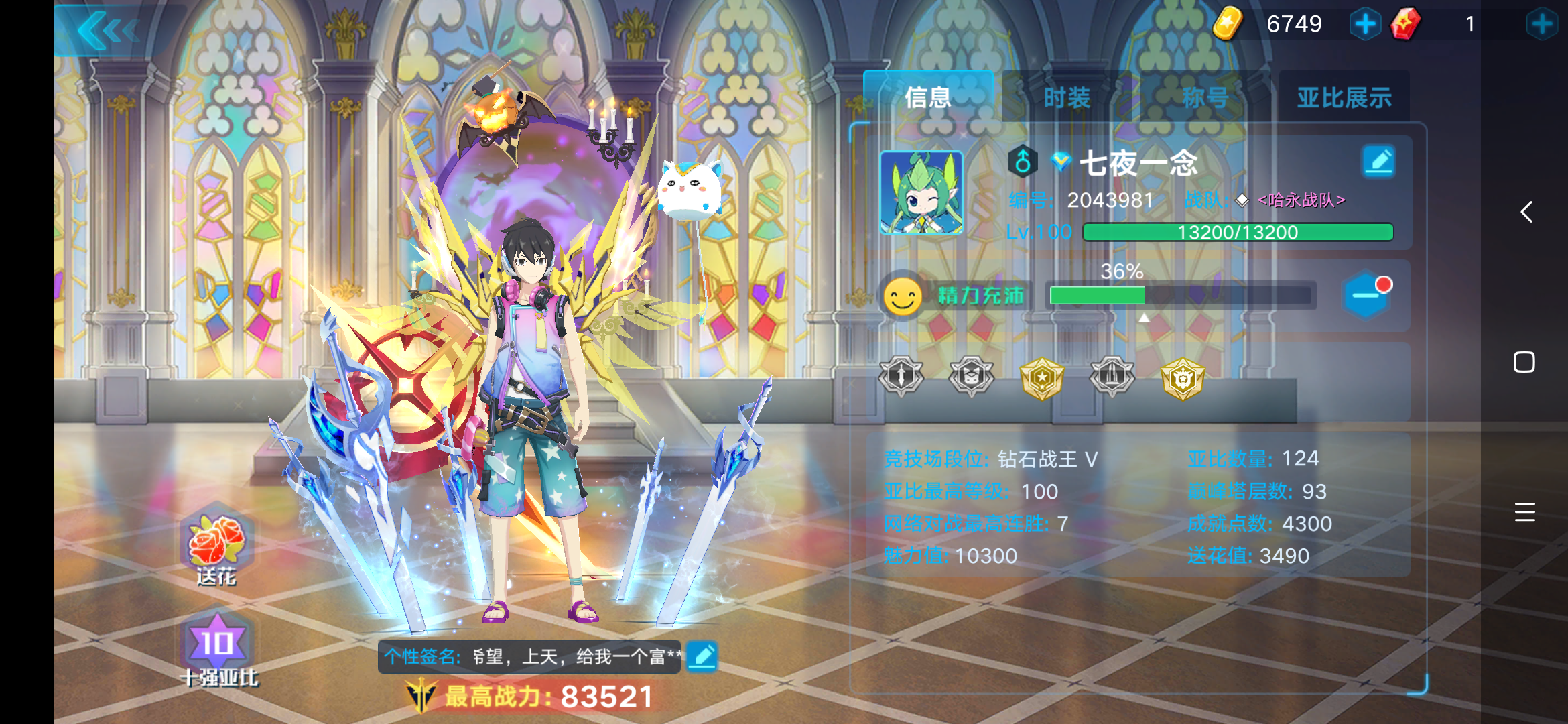The image size is (1568, 724).
Task: Switch to the 时装 tab
Action: [1067, 97]
